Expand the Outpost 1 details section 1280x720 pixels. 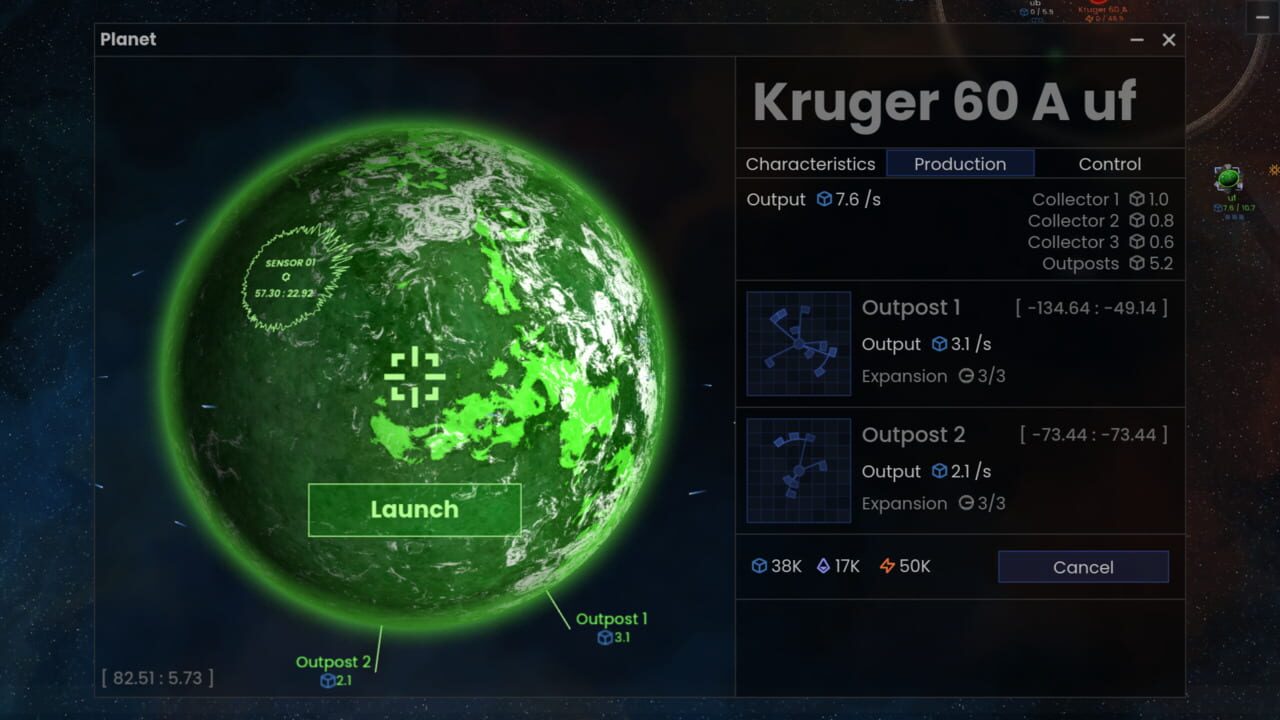(911, 308)
